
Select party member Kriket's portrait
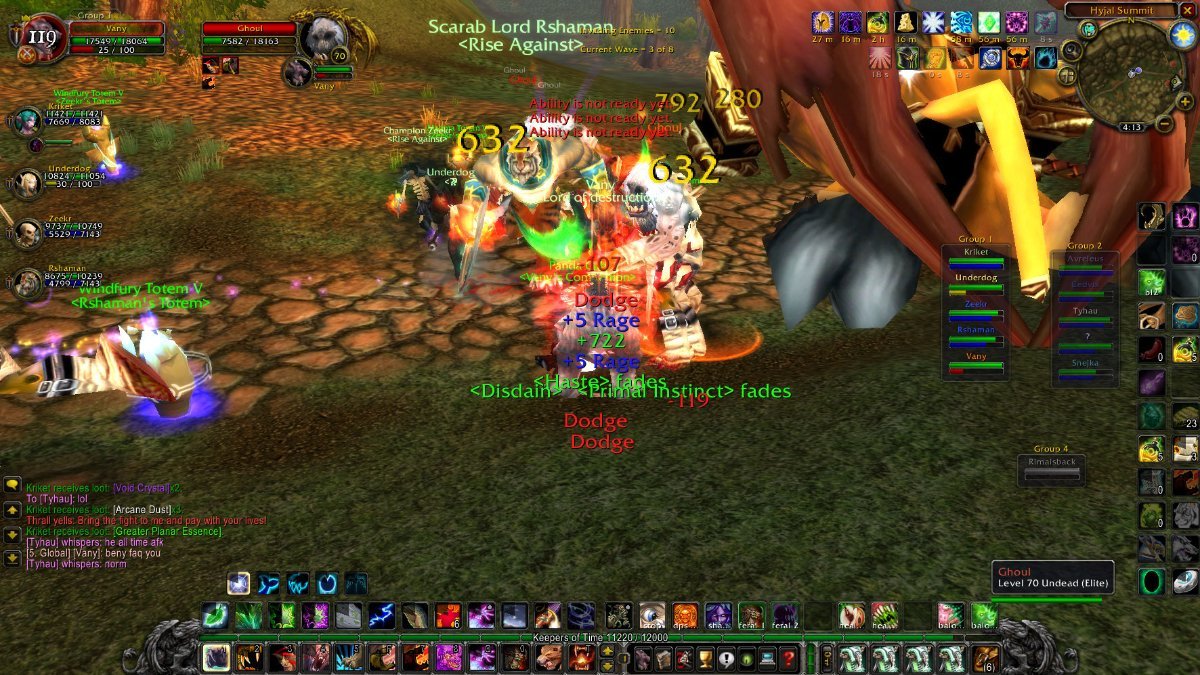(24, 122)
